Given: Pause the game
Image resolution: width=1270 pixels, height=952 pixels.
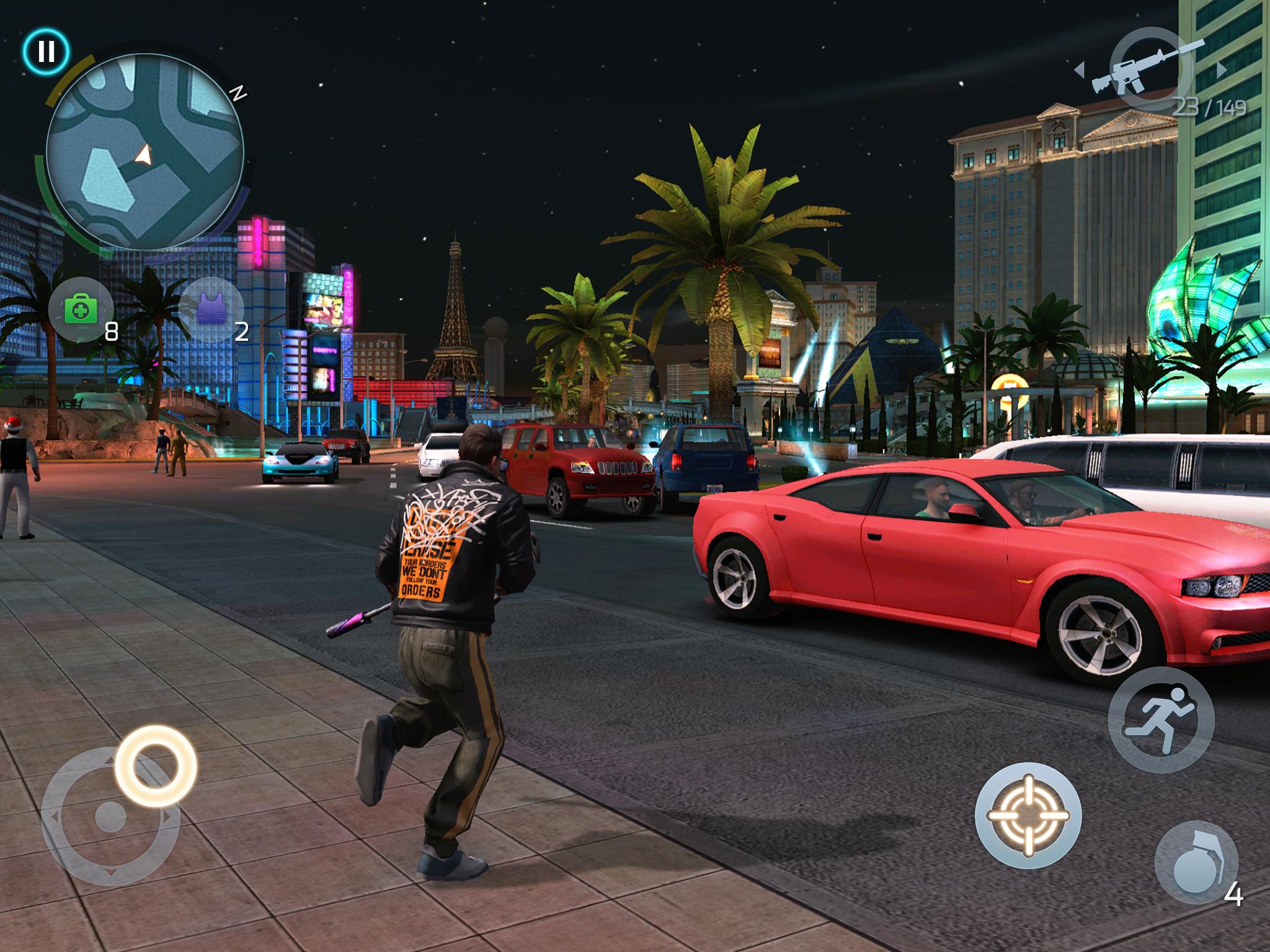Looking at the screenshot, I should tap(47, 51).
